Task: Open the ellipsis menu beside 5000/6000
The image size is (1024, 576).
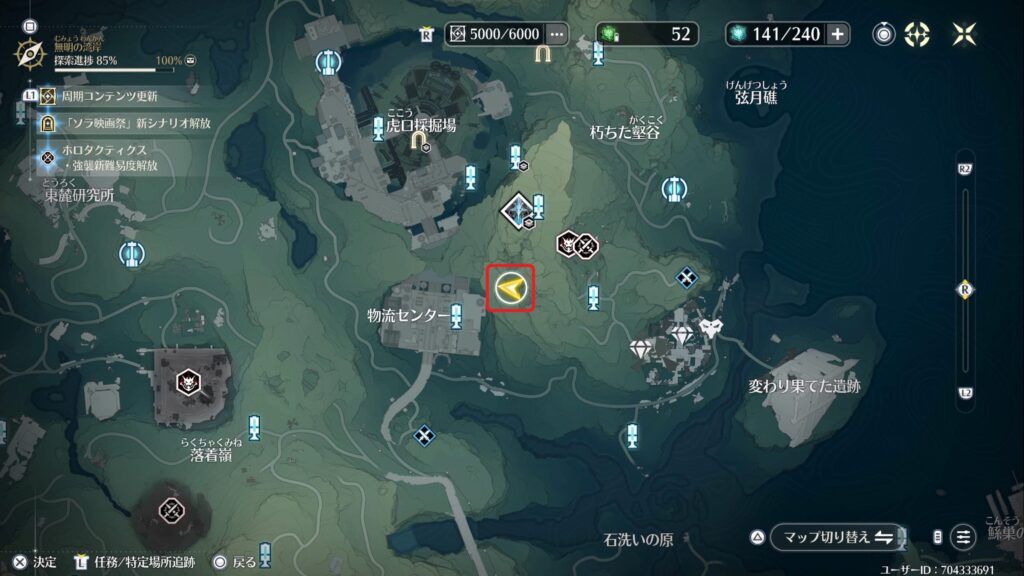Action: tap(557, 34)
